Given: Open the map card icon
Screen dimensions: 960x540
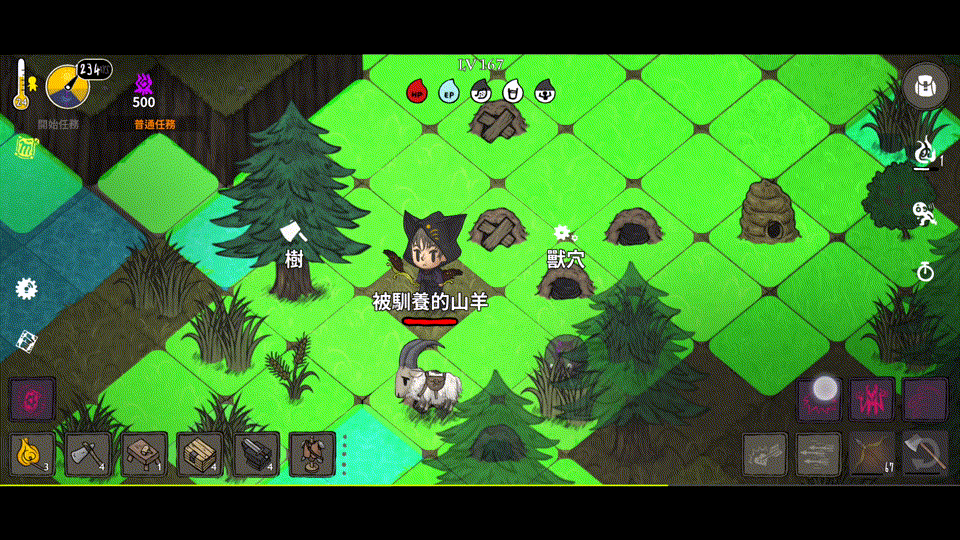Looking at the screenshot, I should (x=26, y=342).
